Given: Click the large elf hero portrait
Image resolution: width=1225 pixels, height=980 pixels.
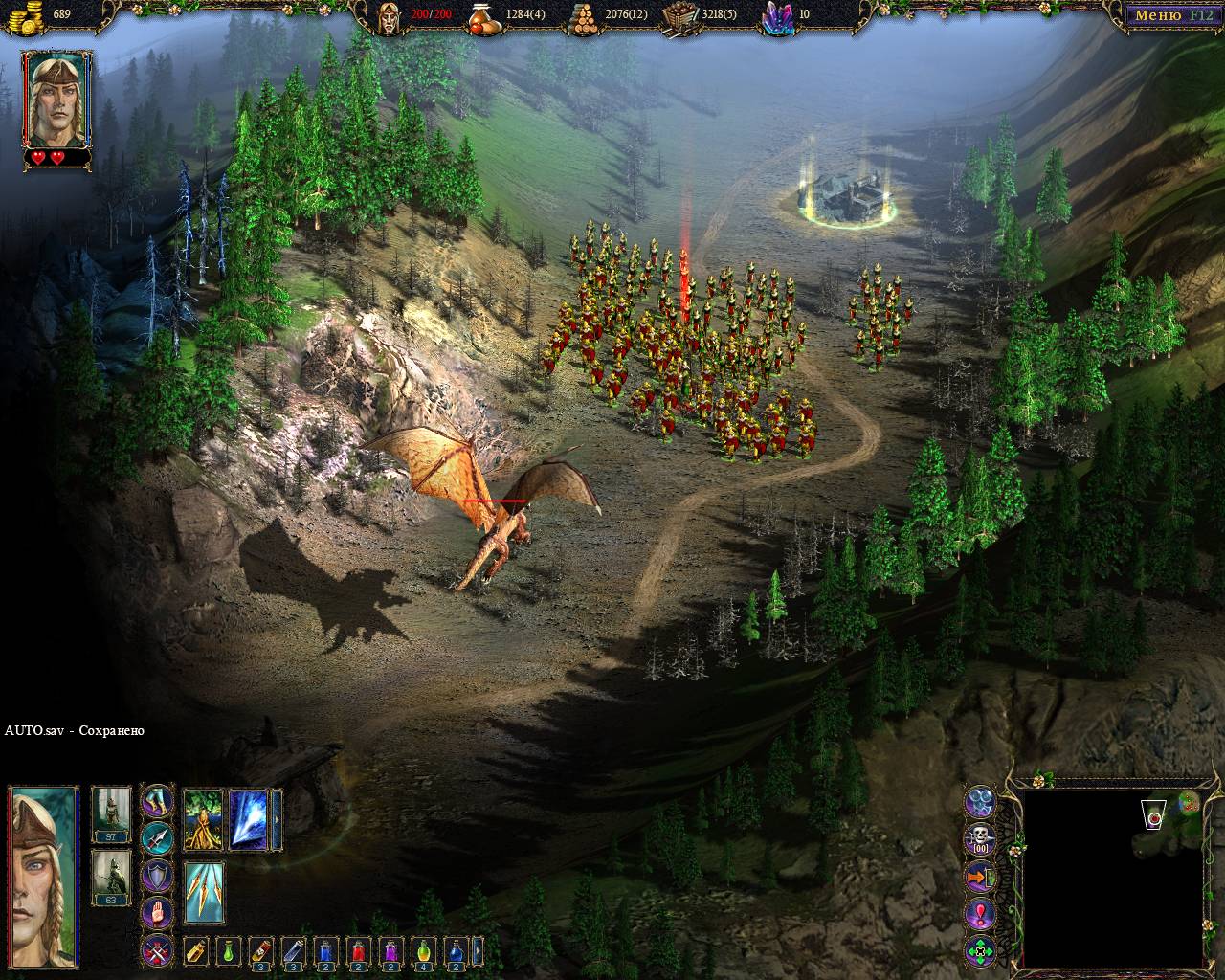Looking at the screenshot, I should (43, 876).
